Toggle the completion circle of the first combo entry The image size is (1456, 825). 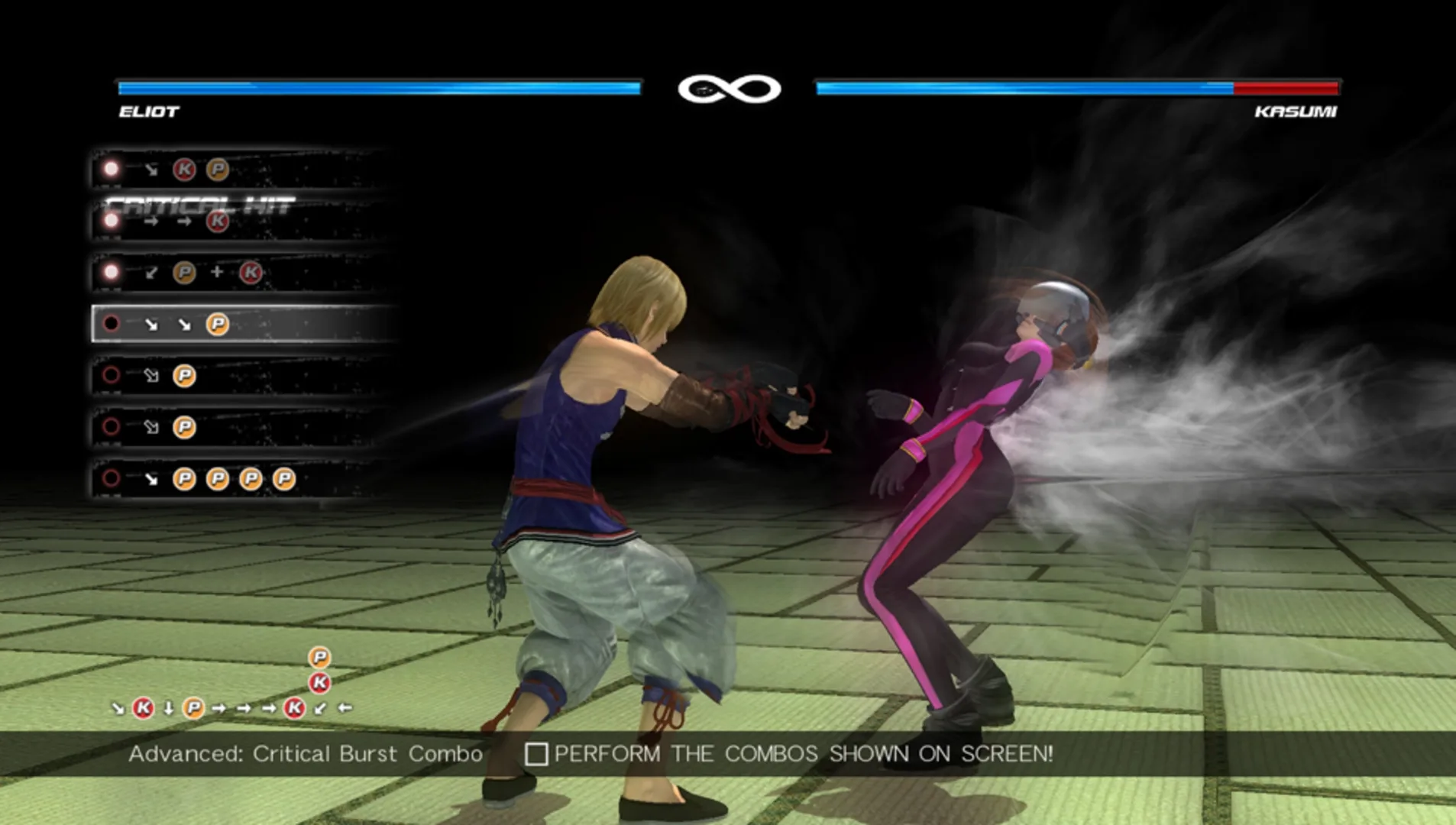110,168
